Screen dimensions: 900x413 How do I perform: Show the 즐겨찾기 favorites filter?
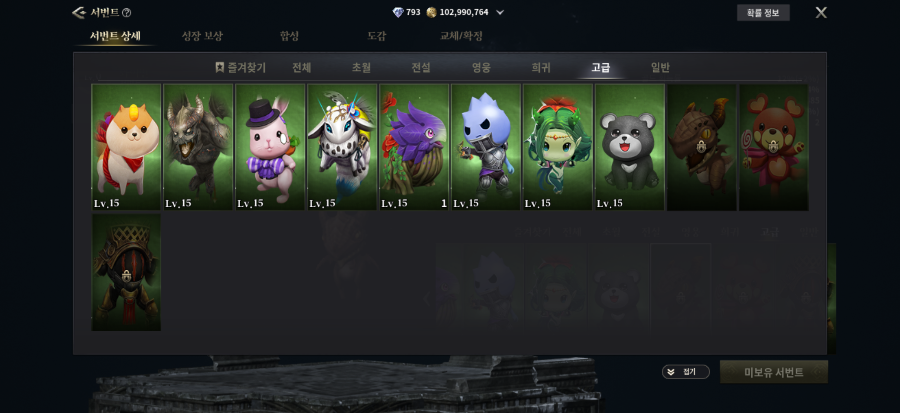[x=240, y=68]
